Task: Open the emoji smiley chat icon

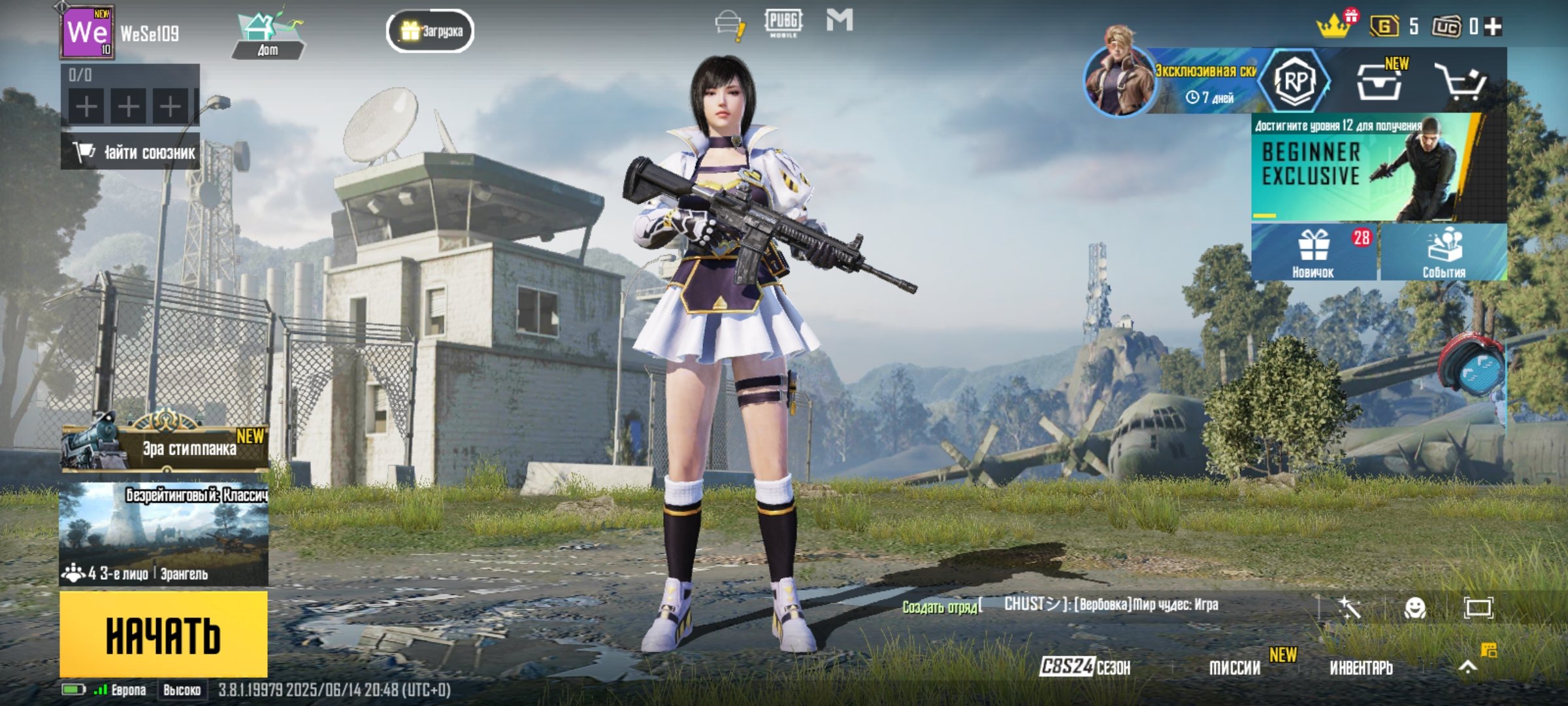Action: click(1414, 608)
